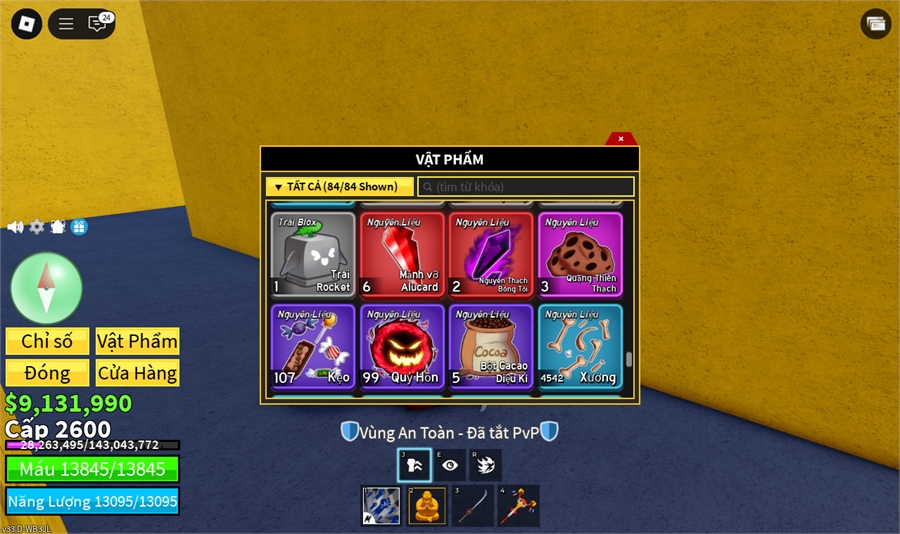The width and height of the screenshot is (900, 534).
Task: Open the Cửa Hàng shop
Action: pos(137,373)
